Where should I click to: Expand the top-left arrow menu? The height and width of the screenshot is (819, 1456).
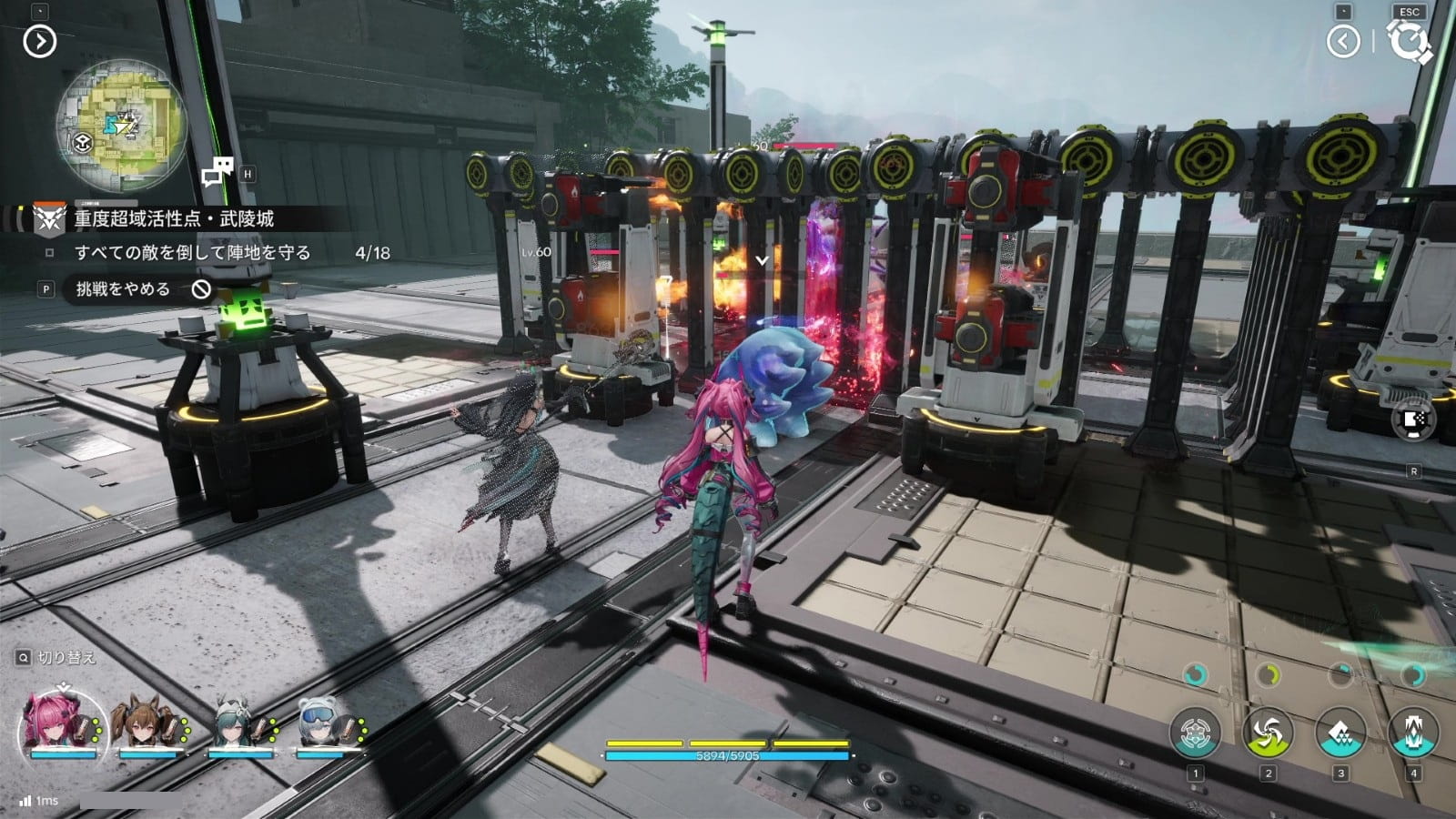pos(40,41)
